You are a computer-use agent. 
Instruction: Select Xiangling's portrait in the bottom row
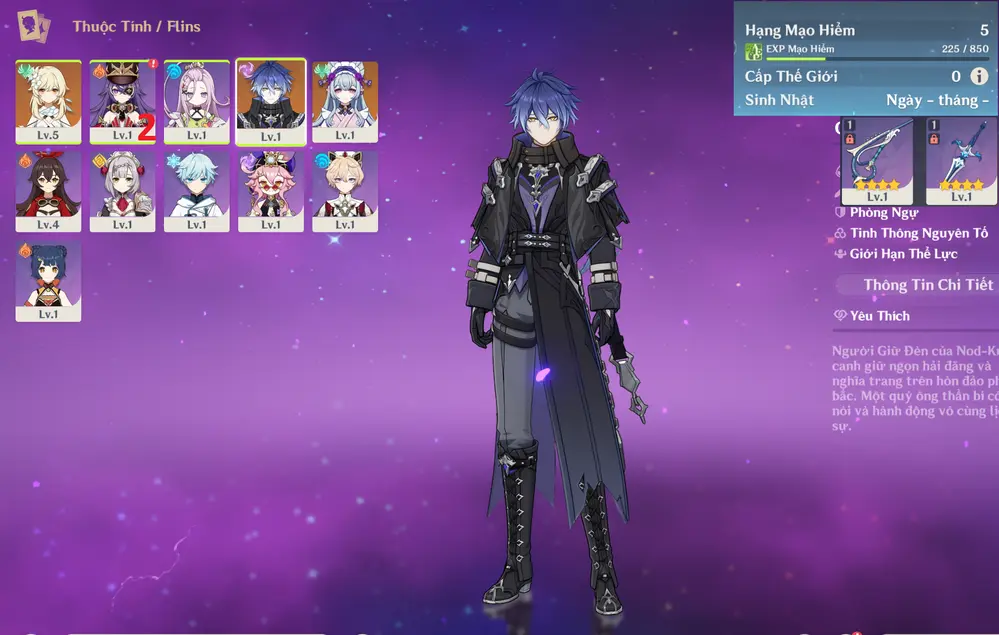[x=48, y=279]
